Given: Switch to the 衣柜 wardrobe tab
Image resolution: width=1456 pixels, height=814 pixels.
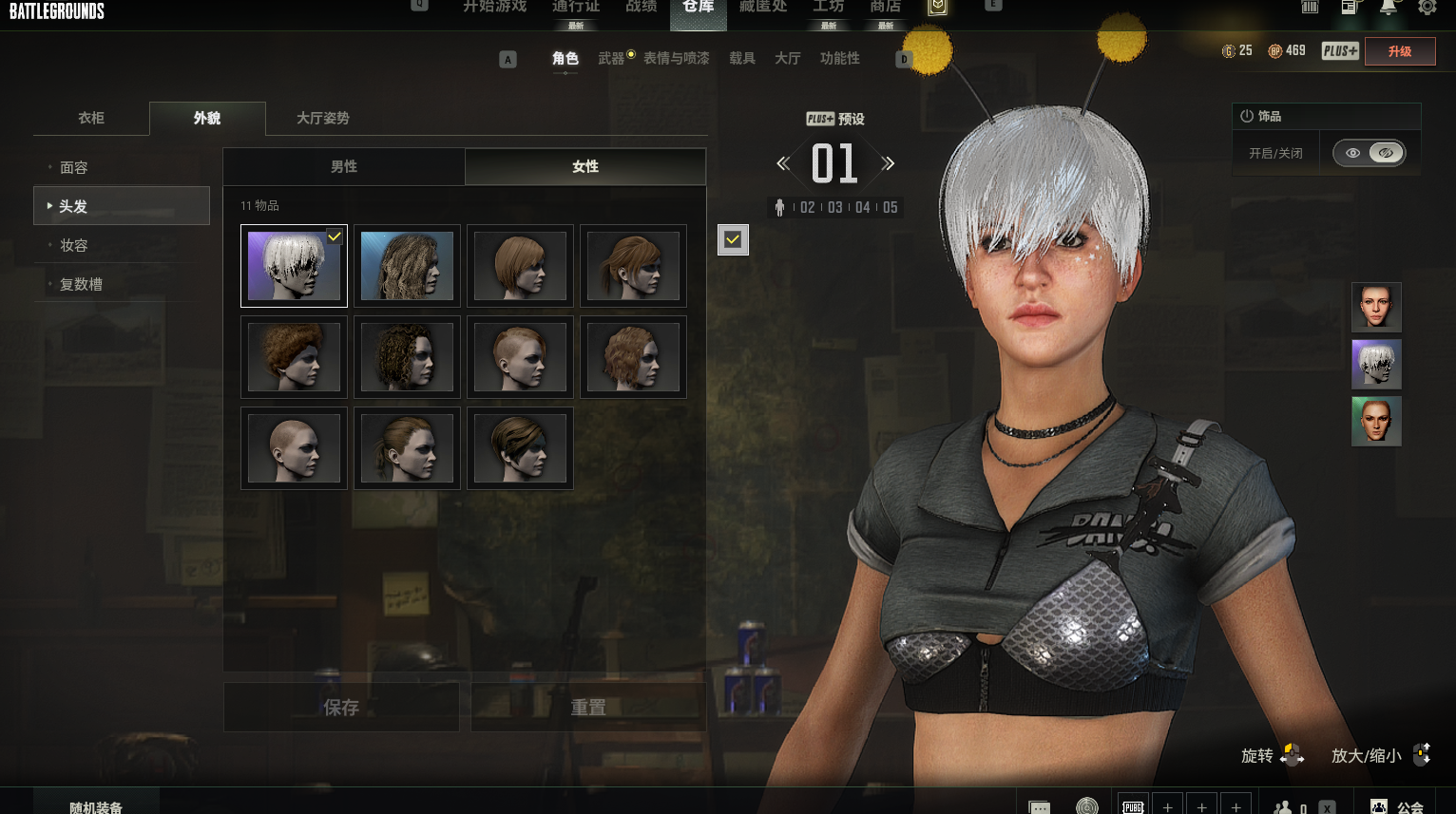Looking at the screenshot, I should [91, 118].
